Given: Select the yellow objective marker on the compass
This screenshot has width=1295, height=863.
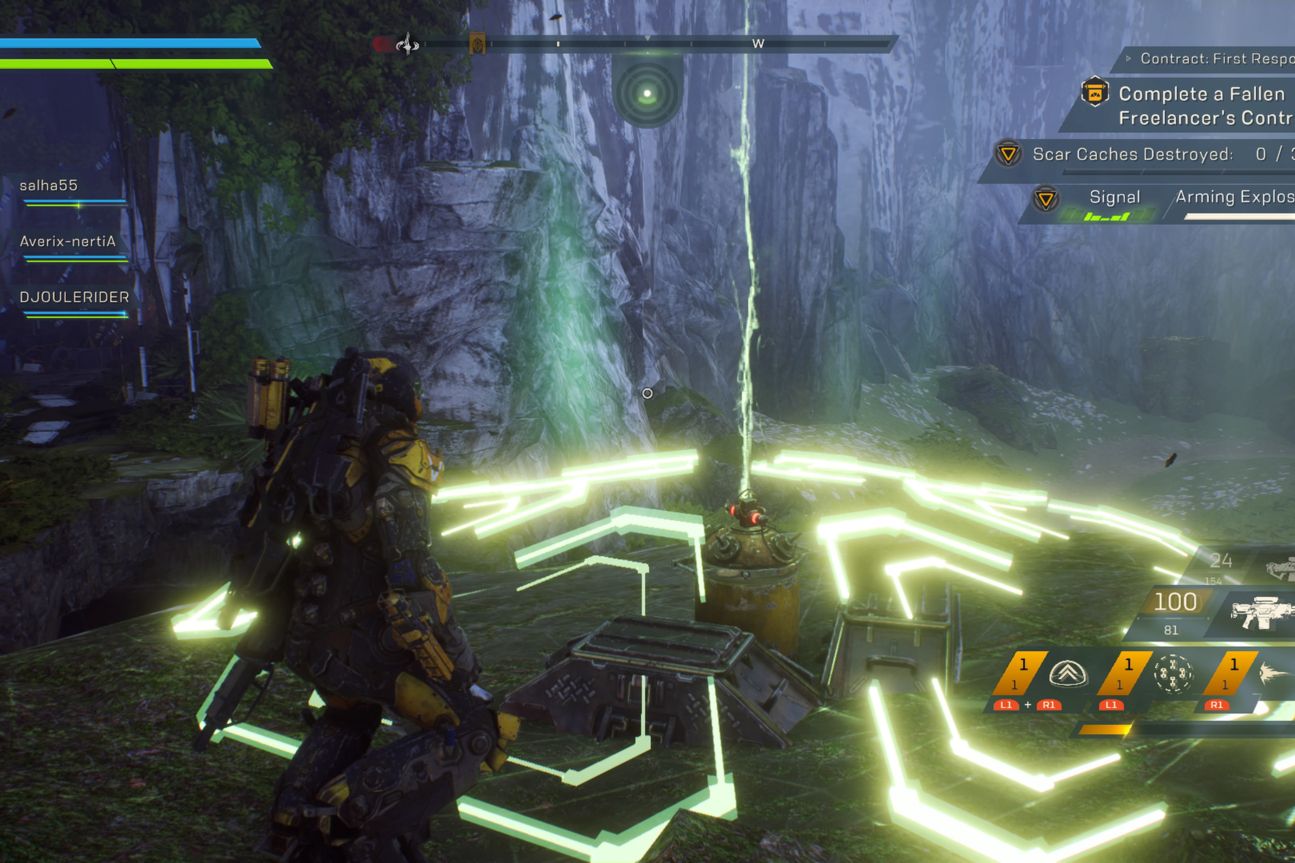Looking at the screenshot, I should tap(478, 44).
